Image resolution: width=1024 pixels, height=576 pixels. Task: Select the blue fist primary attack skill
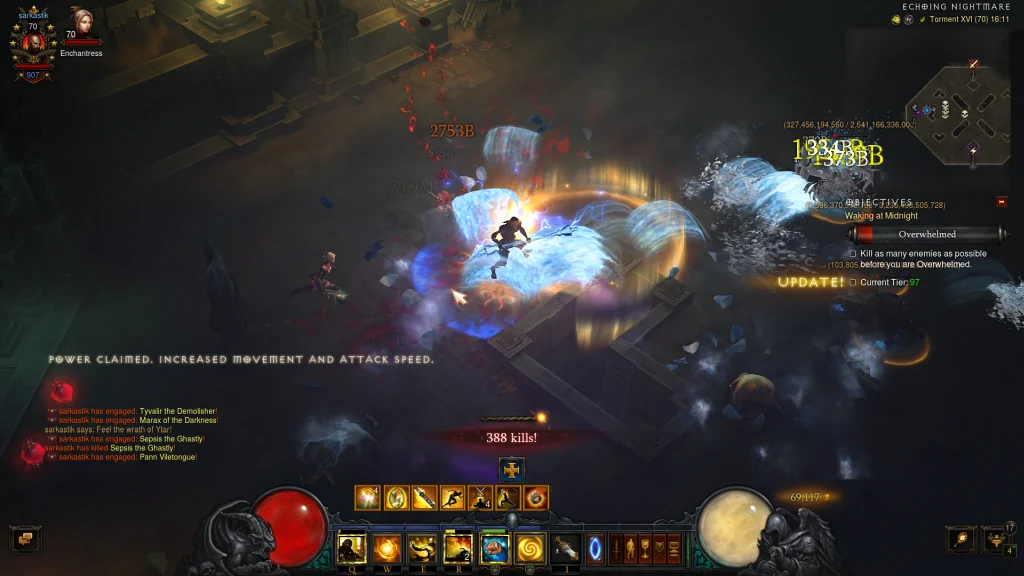pyautogui.click(x=494, y=548)
